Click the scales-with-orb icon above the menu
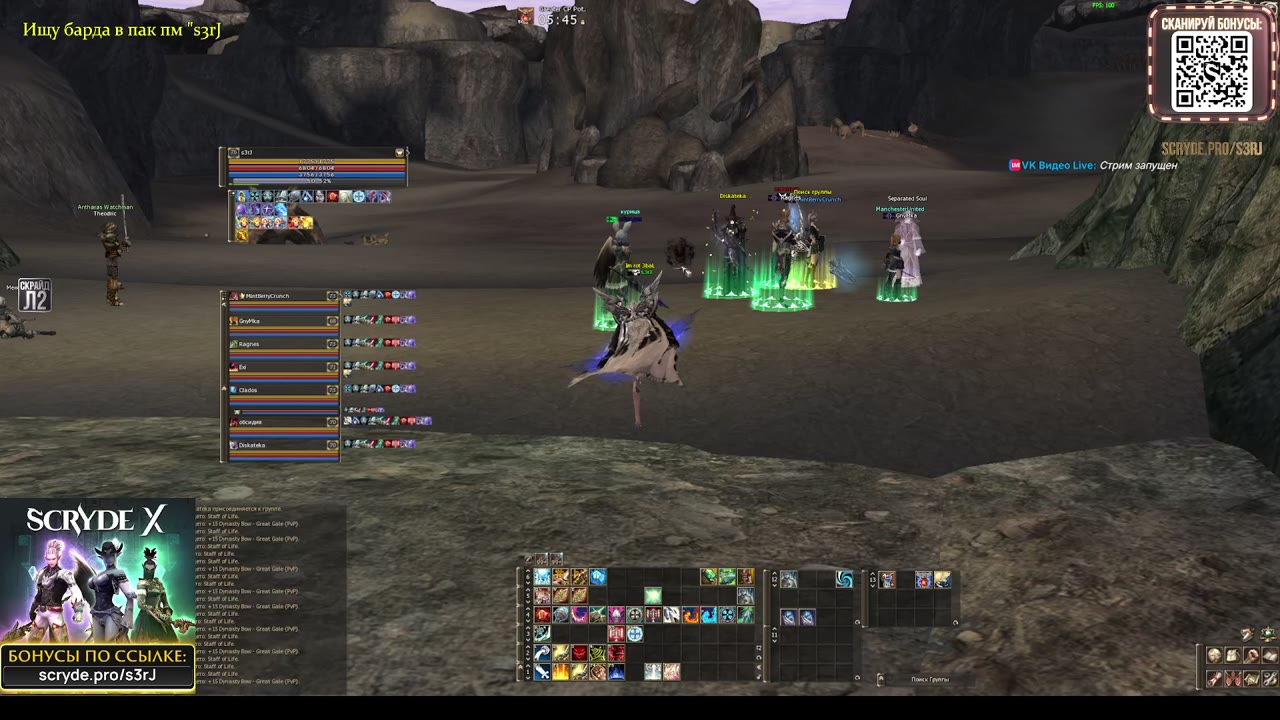 point(1267,634)
